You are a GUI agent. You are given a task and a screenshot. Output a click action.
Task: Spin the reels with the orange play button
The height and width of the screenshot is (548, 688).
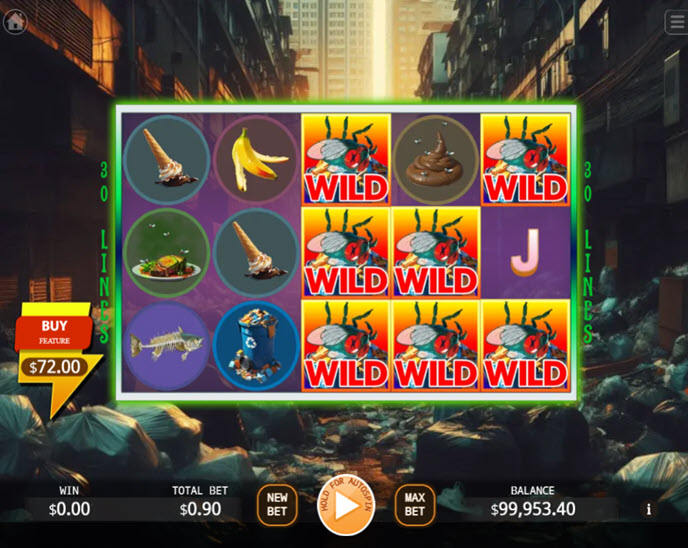pyautogui.click(x=345, y=504)
